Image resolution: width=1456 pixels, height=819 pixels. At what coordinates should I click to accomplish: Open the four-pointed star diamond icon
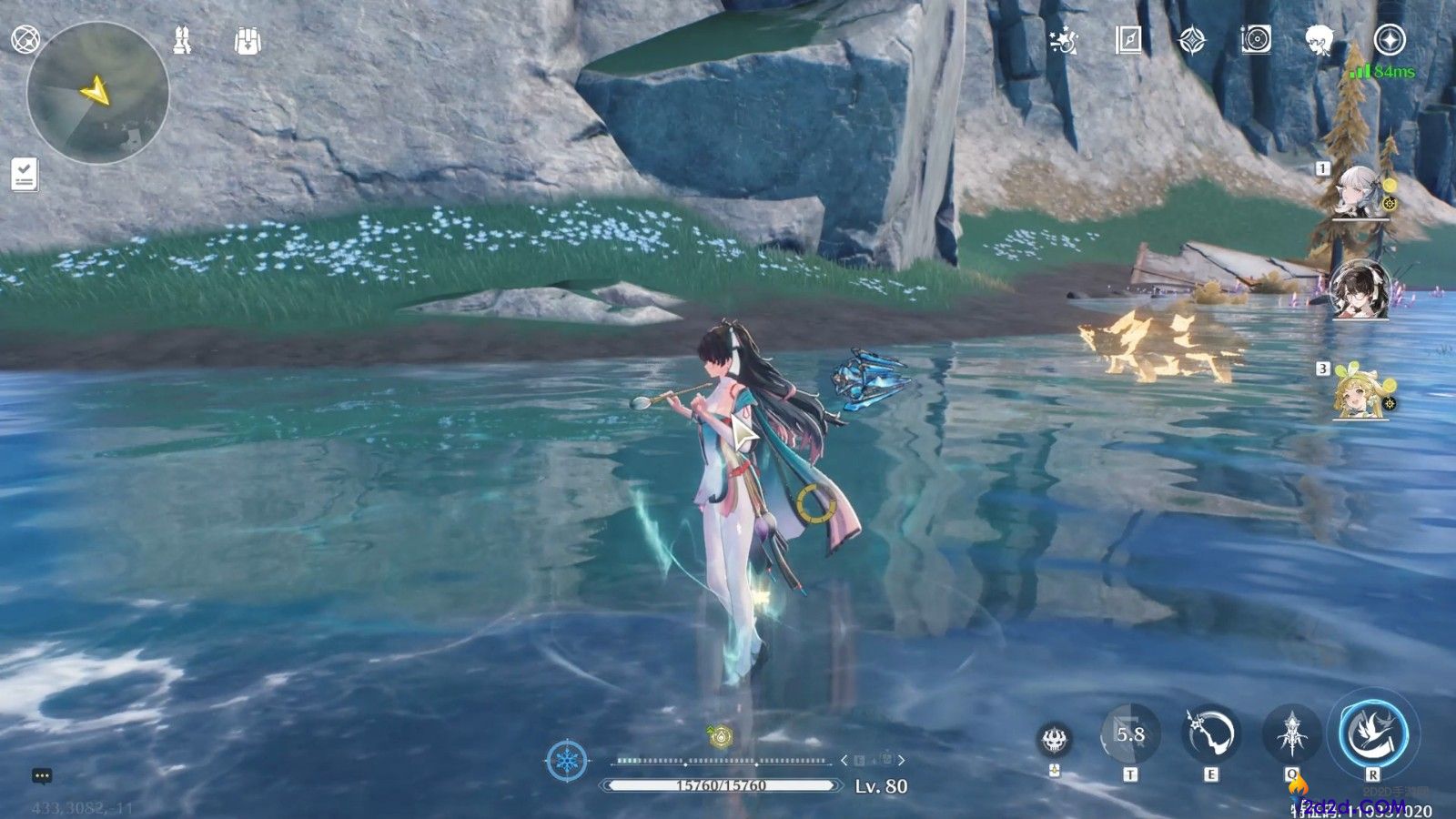(x=1192, y=40)
